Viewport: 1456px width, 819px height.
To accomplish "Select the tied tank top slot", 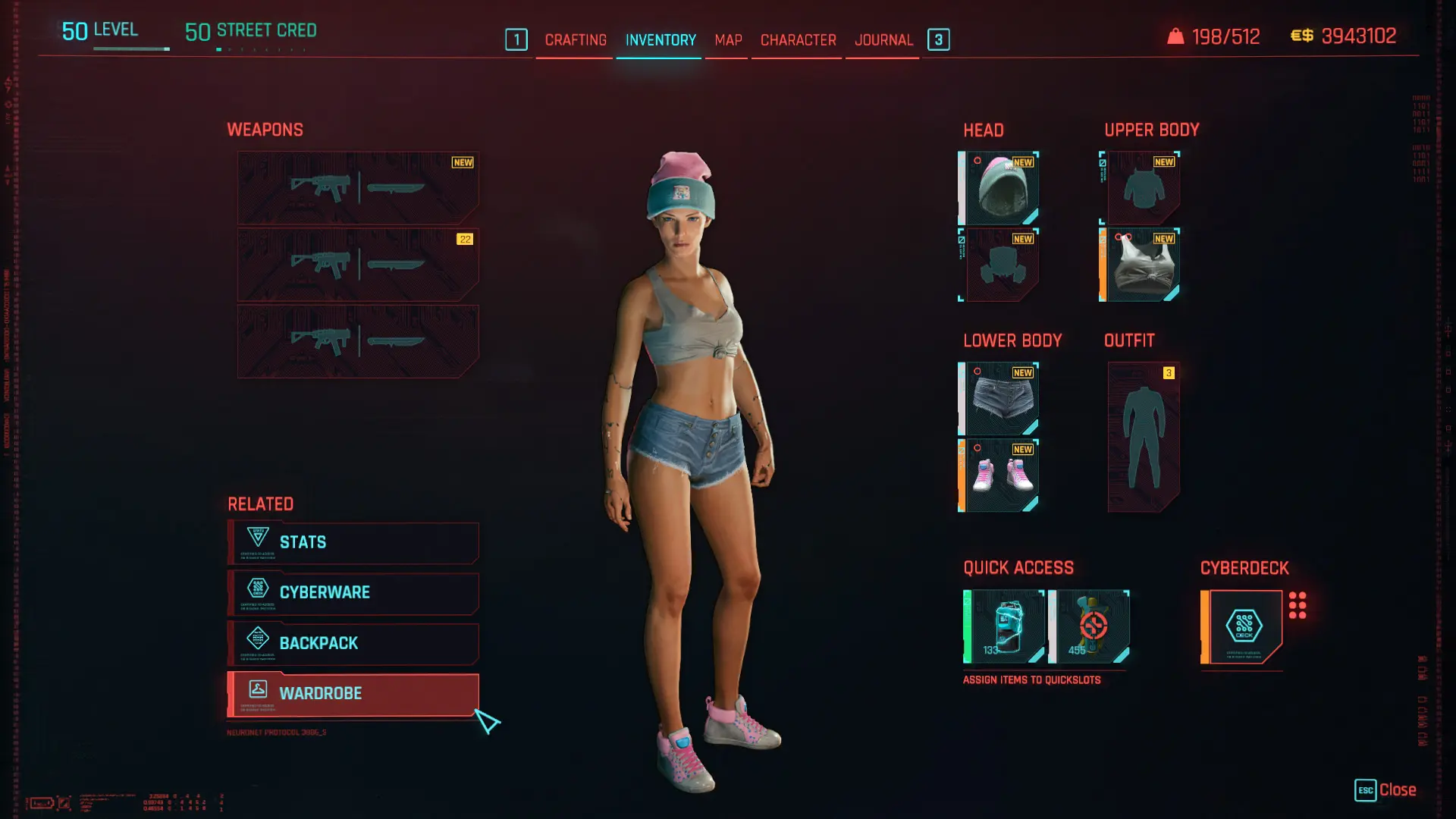I will pyautogui.click(x=1142, y=265).
